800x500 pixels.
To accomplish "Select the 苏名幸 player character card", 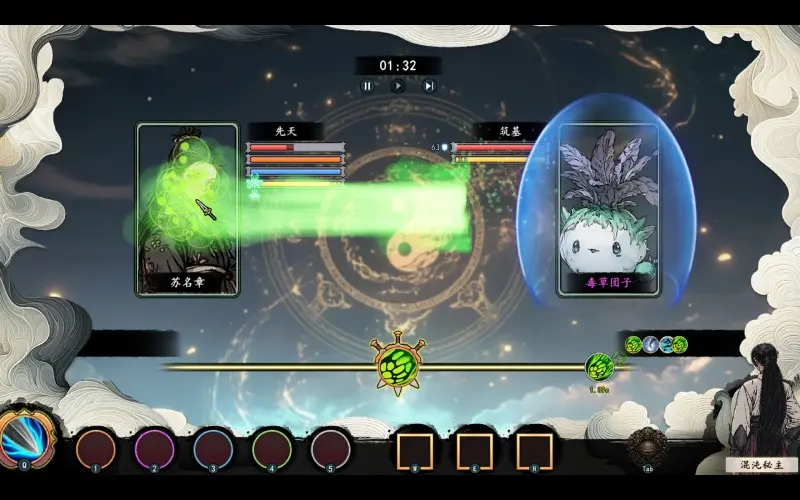I will (188, 208).
